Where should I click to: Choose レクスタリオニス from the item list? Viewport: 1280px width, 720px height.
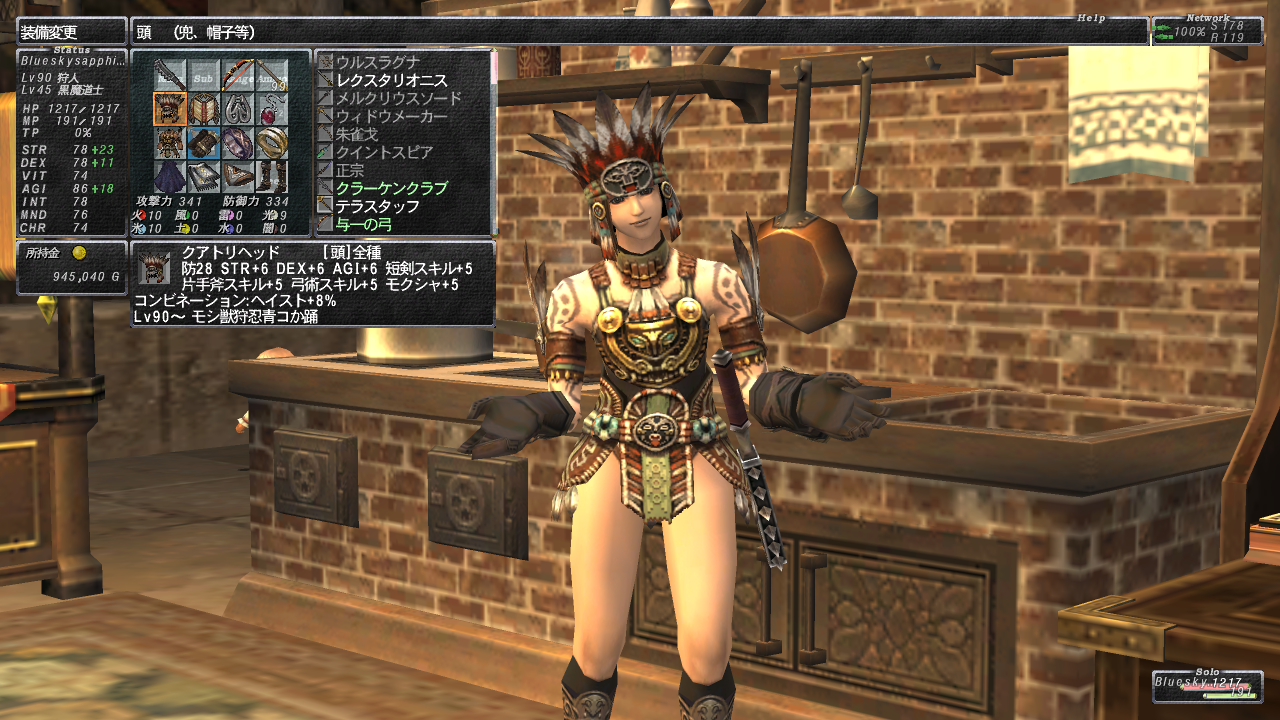point(391,80)
